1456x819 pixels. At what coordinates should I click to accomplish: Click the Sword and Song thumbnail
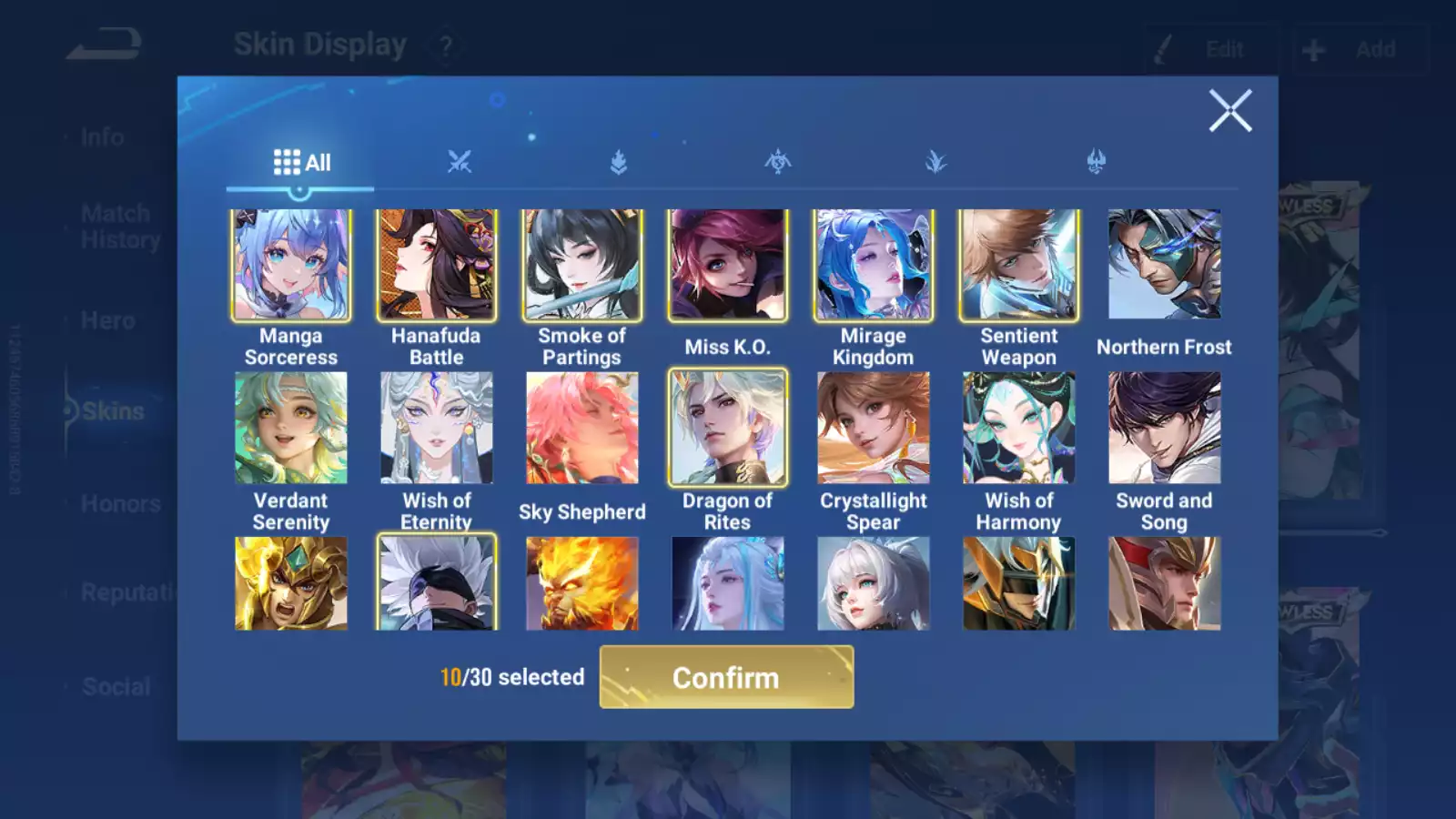click(1166, 428)
